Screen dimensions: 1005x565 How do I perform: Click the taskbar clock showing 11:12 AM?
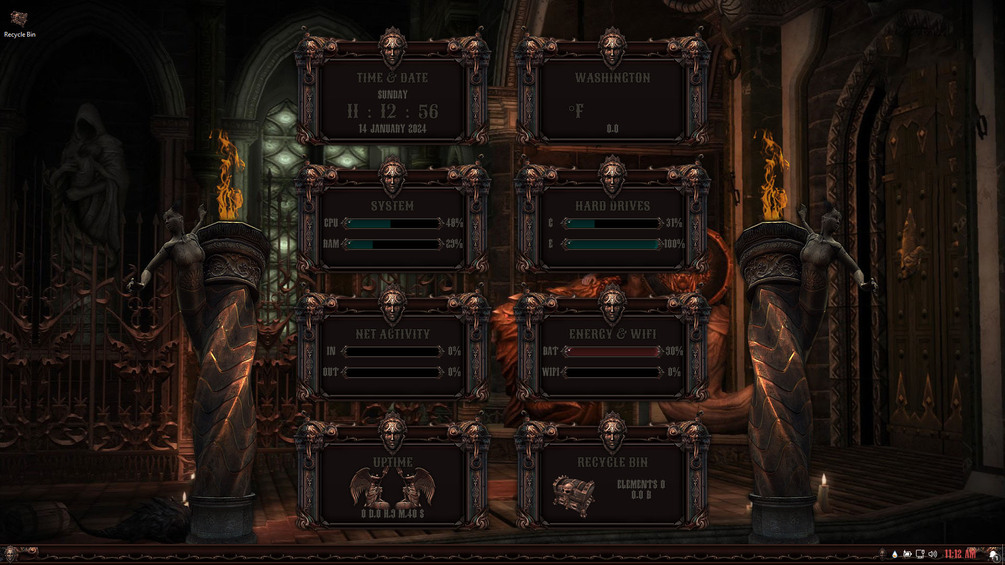tap(959, 554)
